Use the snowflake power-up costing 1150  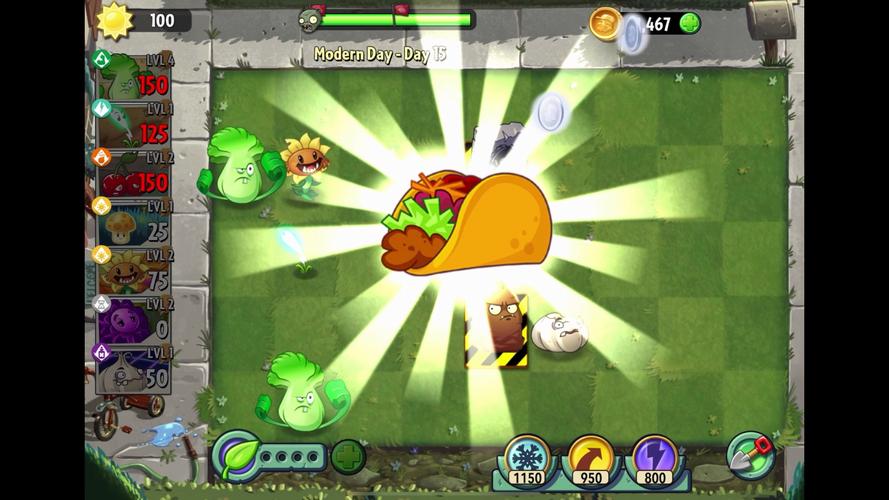coord(525,458)
